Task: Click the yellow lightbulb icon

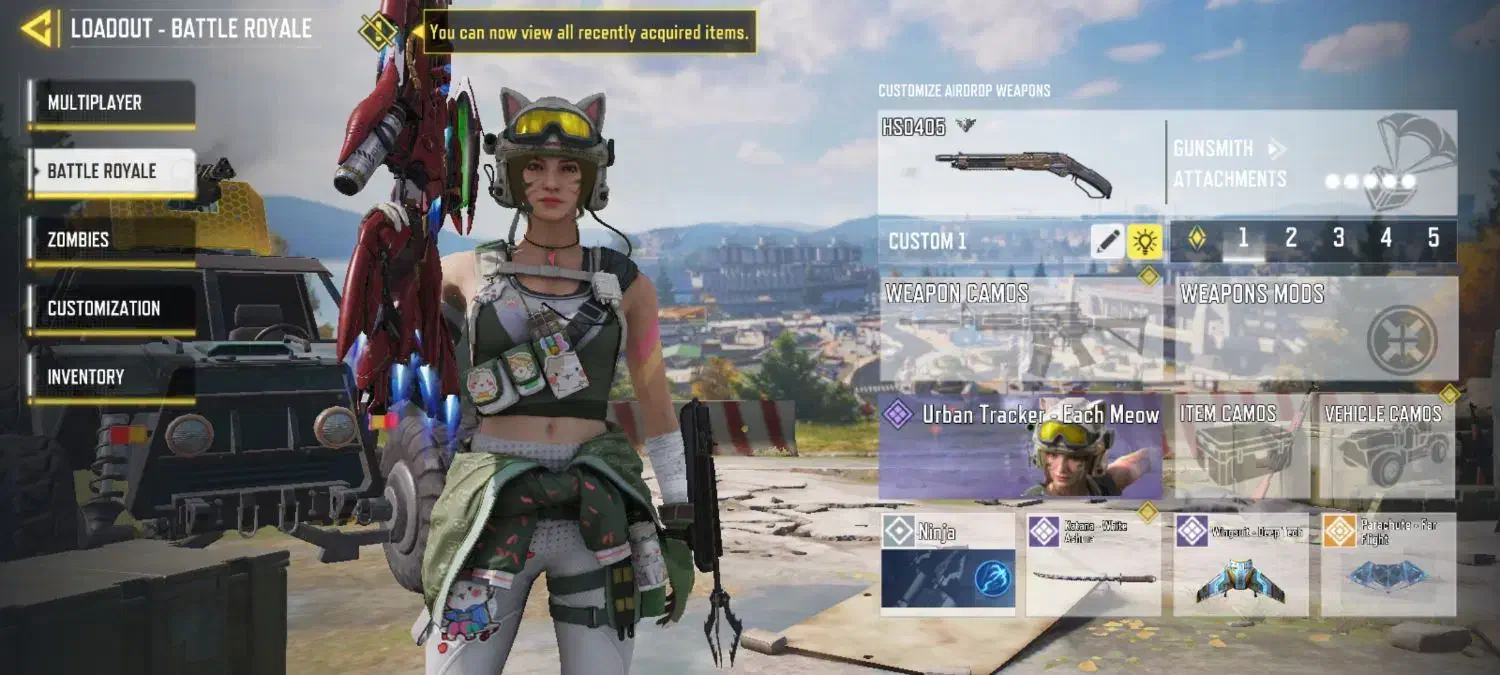Action: click(x=1144, y=241)
